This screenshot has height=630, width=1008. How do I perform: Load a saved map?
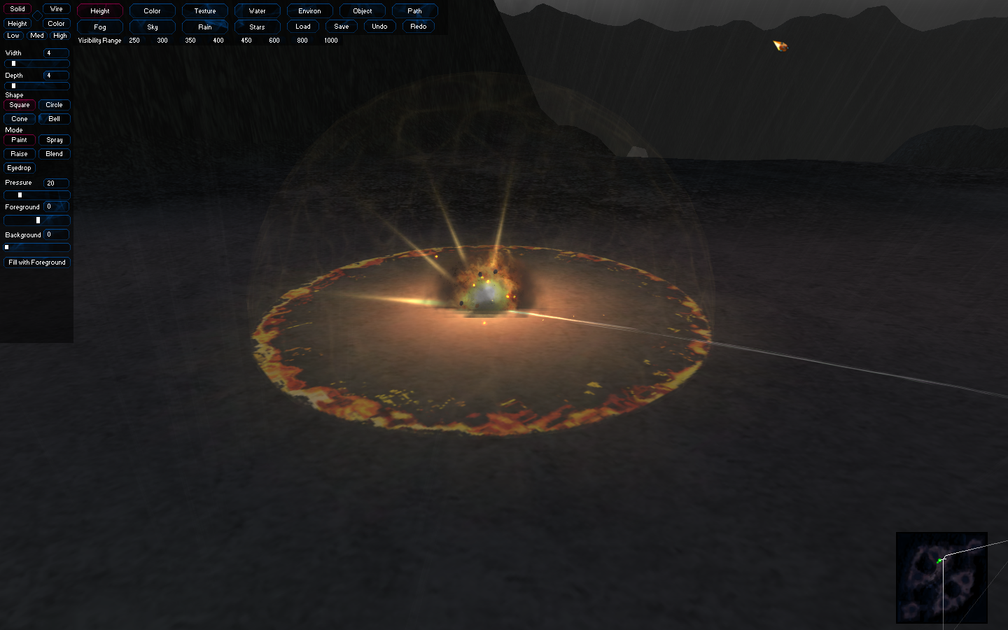pos(303,27)
